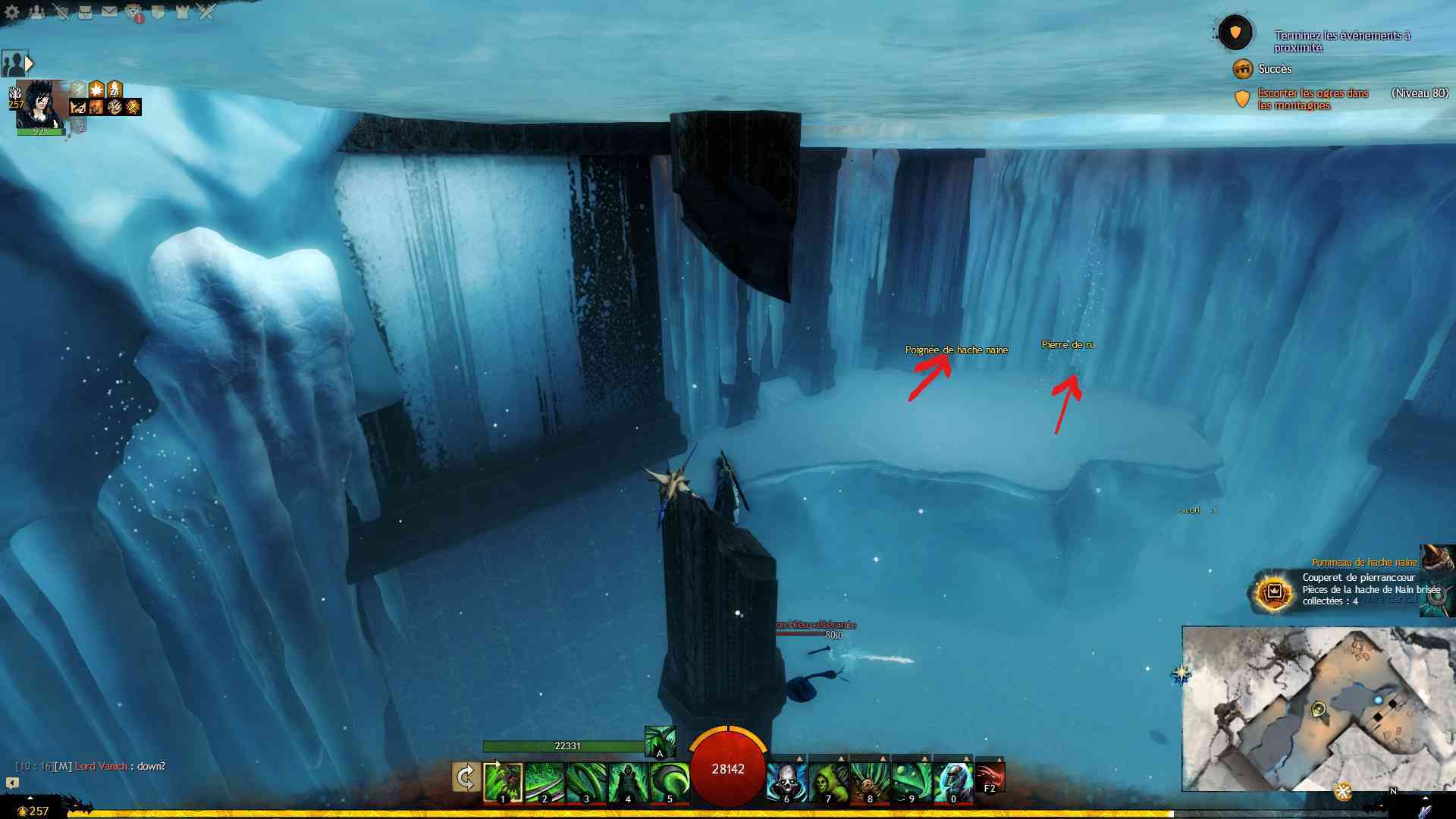
Task: Use the skull healing skill in slot 6
Action: point(786,783)
